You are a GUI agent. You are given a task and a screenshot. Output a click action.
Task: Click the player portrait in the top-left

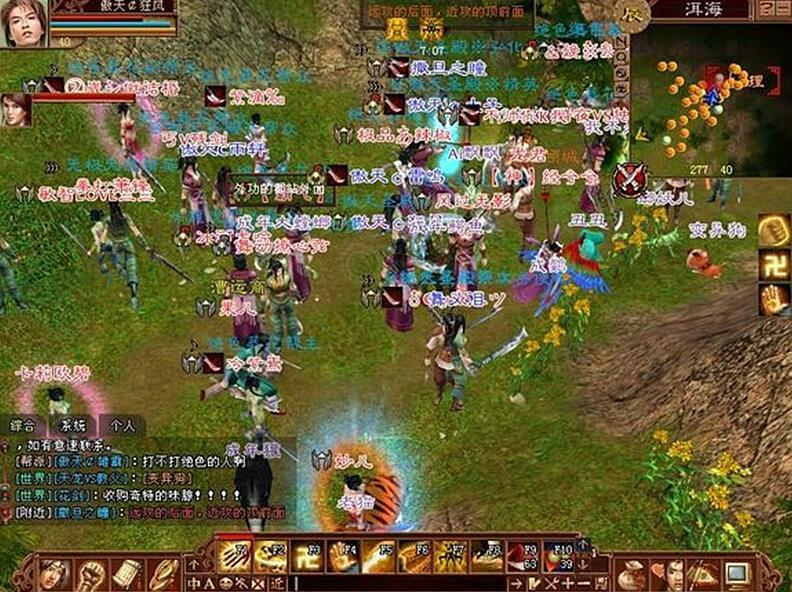[23, 24]
